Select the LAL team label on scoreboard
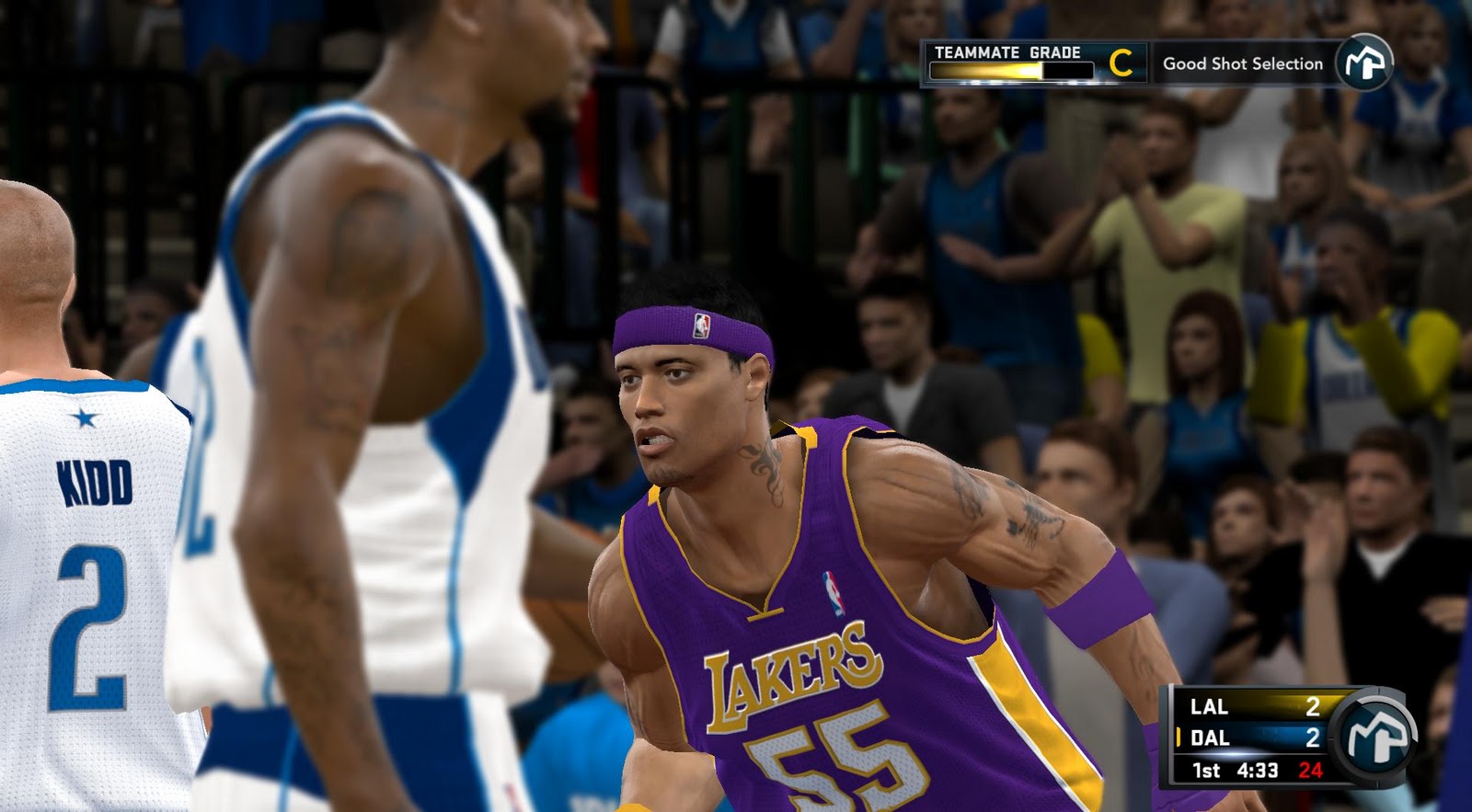The width and height of the screenshot is (1472, 812). click(1209, 707)
